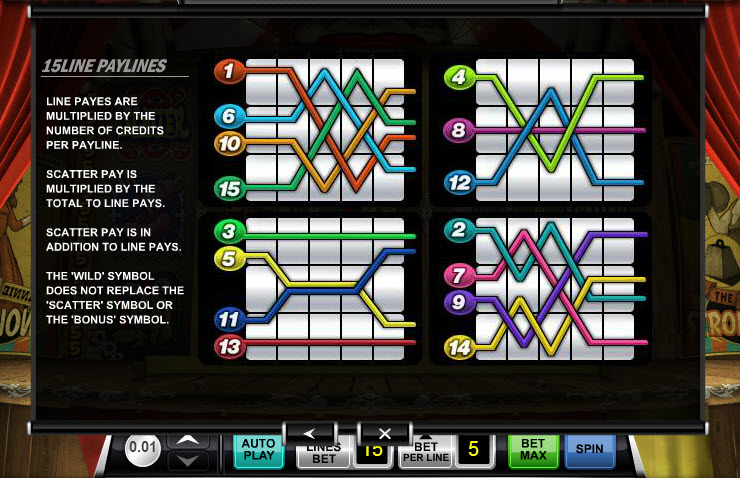
Task: Increase coin value with up arrow
Action: 187,439
